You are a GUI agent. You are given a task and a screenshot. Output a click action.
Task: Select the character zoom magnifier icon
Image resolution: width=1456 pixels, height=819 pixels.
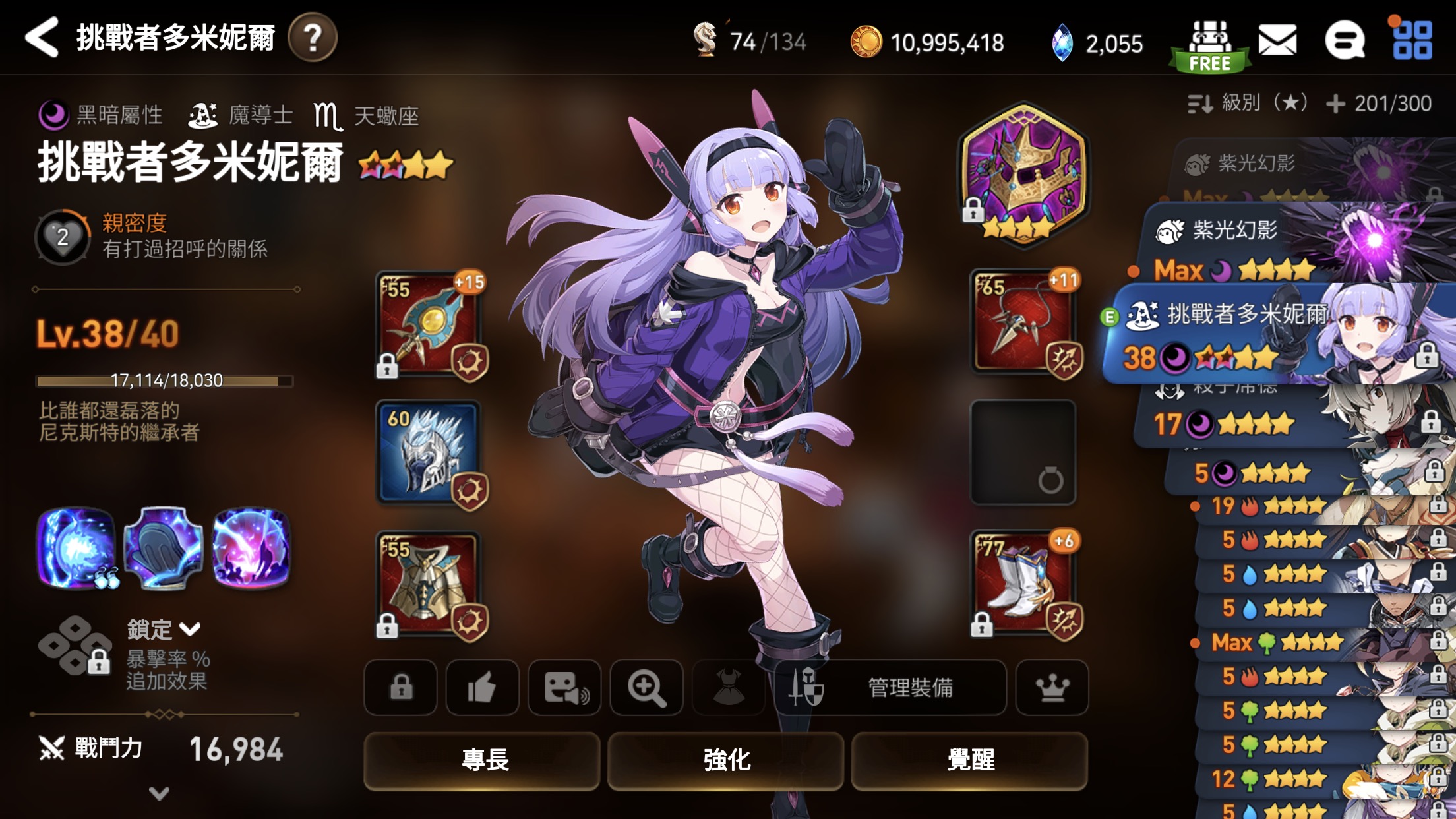tap(646, 688)
